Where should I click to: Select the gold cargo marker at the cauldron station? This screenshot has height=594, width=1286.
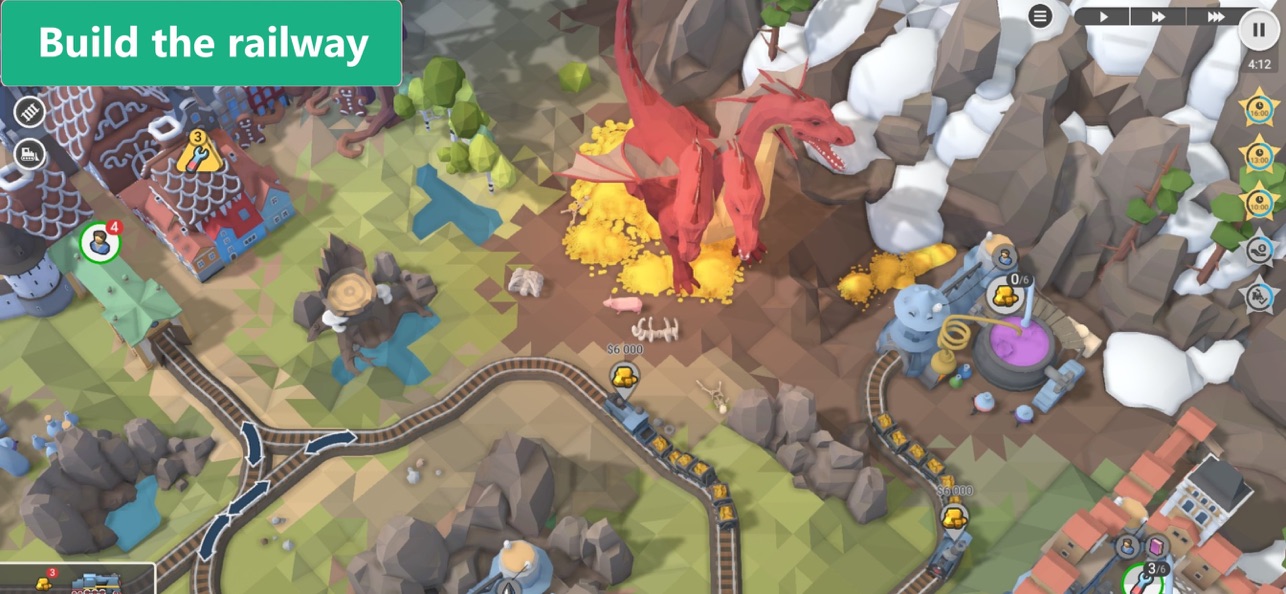1007,293
